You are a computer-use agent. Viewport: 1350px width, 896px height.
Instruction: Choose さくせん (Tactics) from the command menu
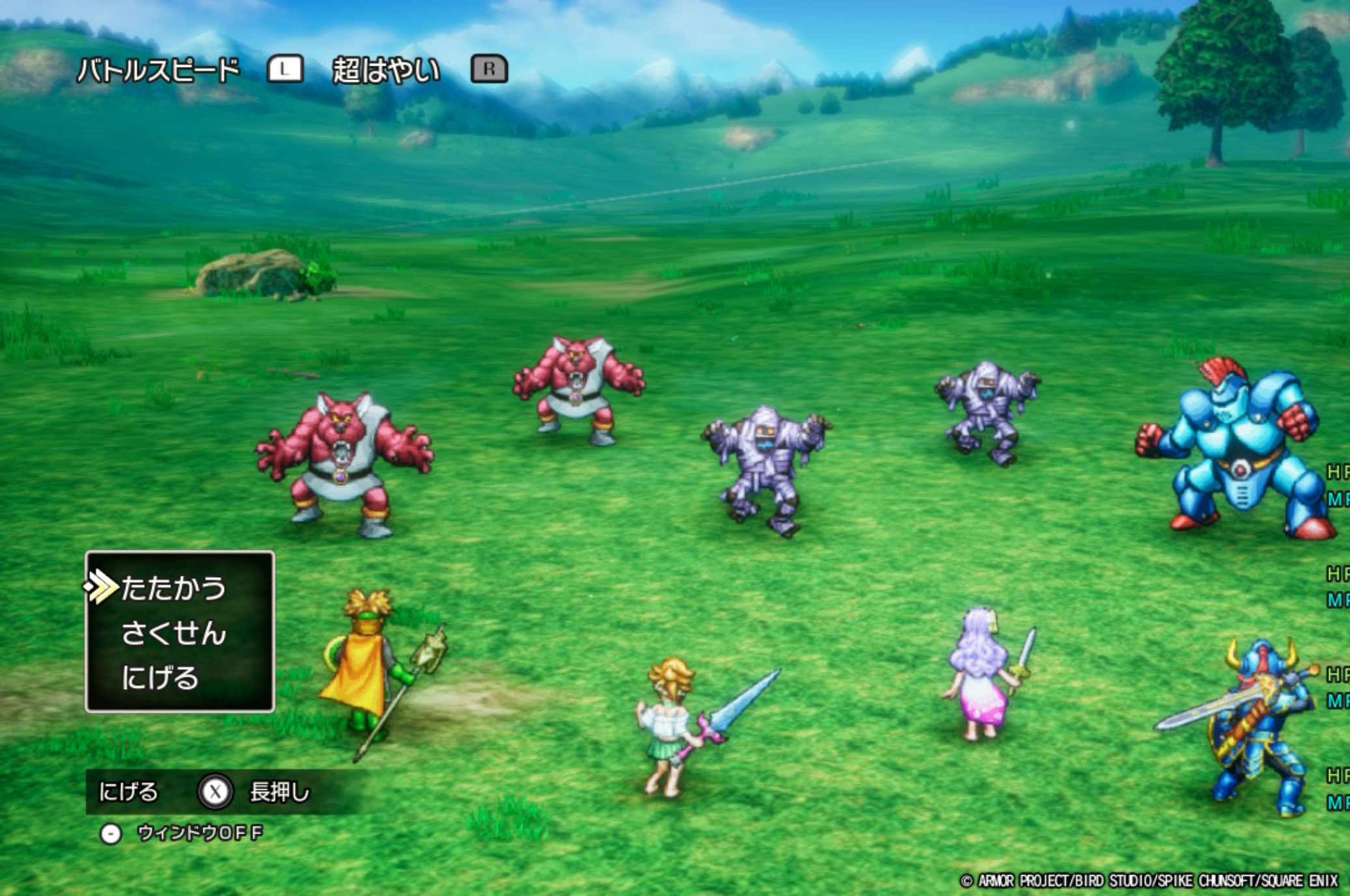pos(173,633)
